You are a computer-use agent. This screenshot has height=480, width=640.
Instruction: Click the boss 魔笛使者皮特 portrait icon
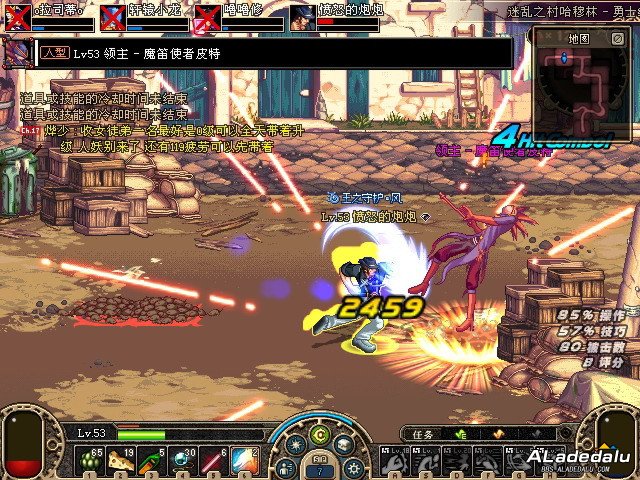pyautogui.click(x=17, y=53)
